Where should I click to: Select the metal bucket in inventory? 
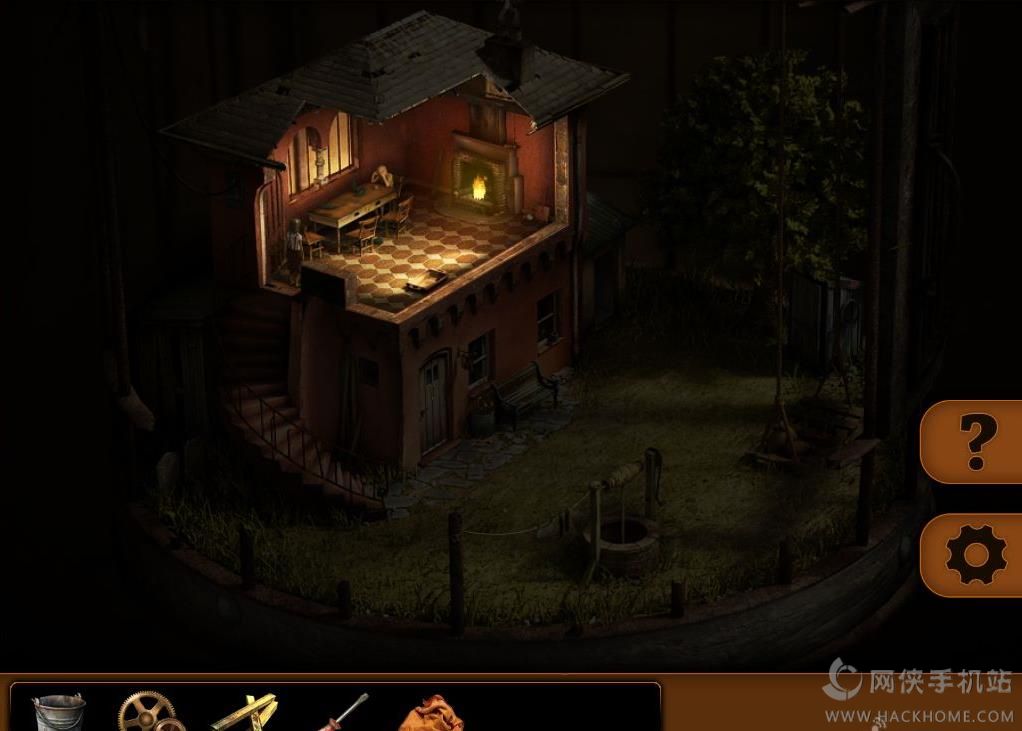(58, 714)
